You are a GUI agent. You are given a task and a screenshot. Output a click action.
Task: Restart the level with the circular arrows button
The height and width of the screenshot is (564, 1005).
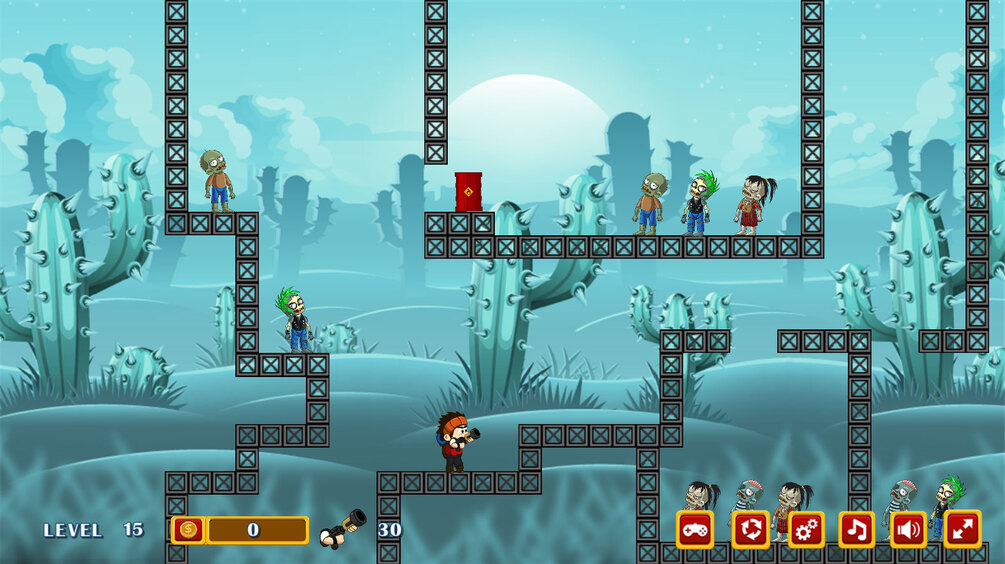pyautogui.click(x=750, y=529)
